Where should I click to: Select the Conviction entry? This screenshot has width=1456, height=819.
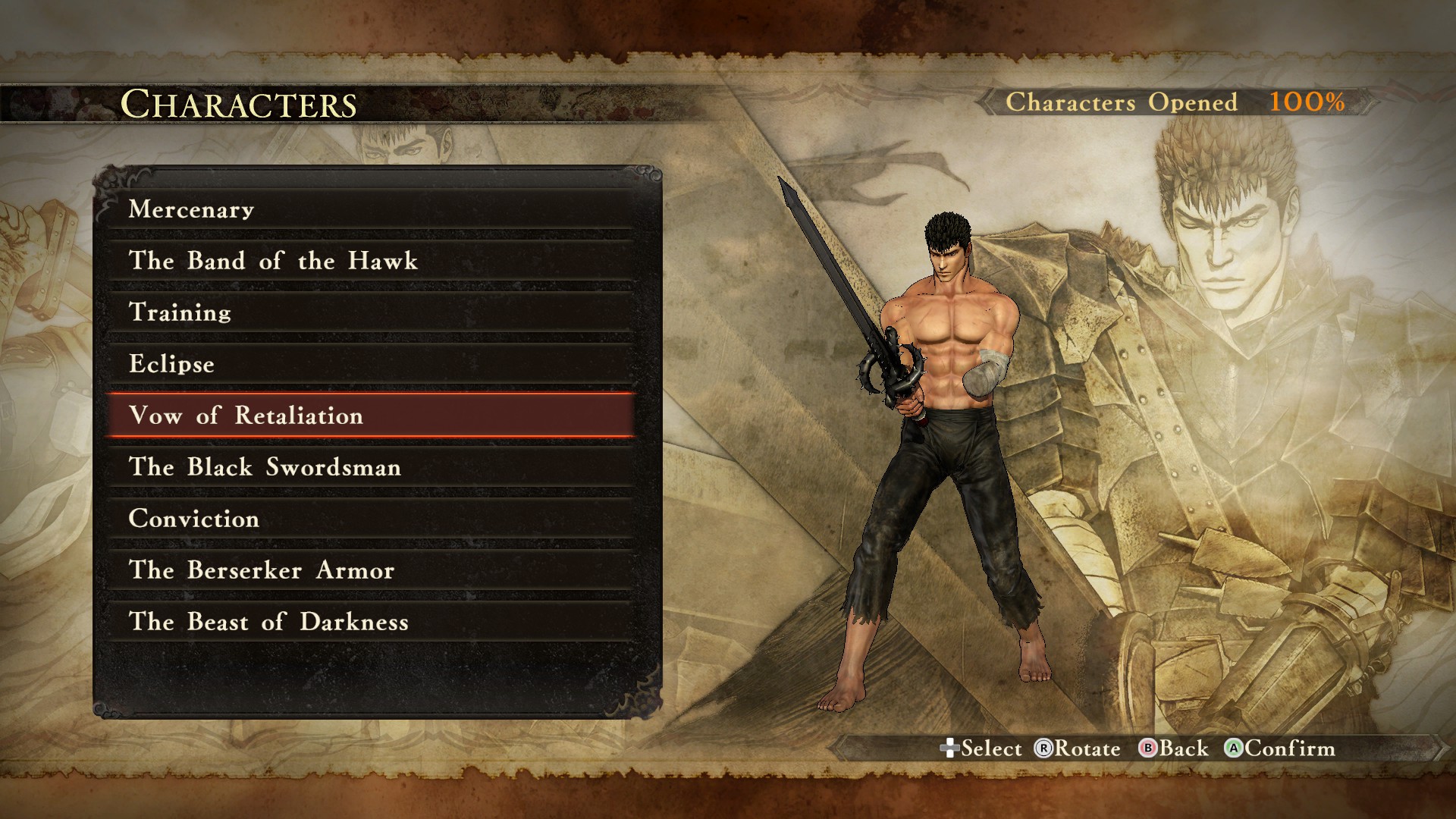click(370, 519)
